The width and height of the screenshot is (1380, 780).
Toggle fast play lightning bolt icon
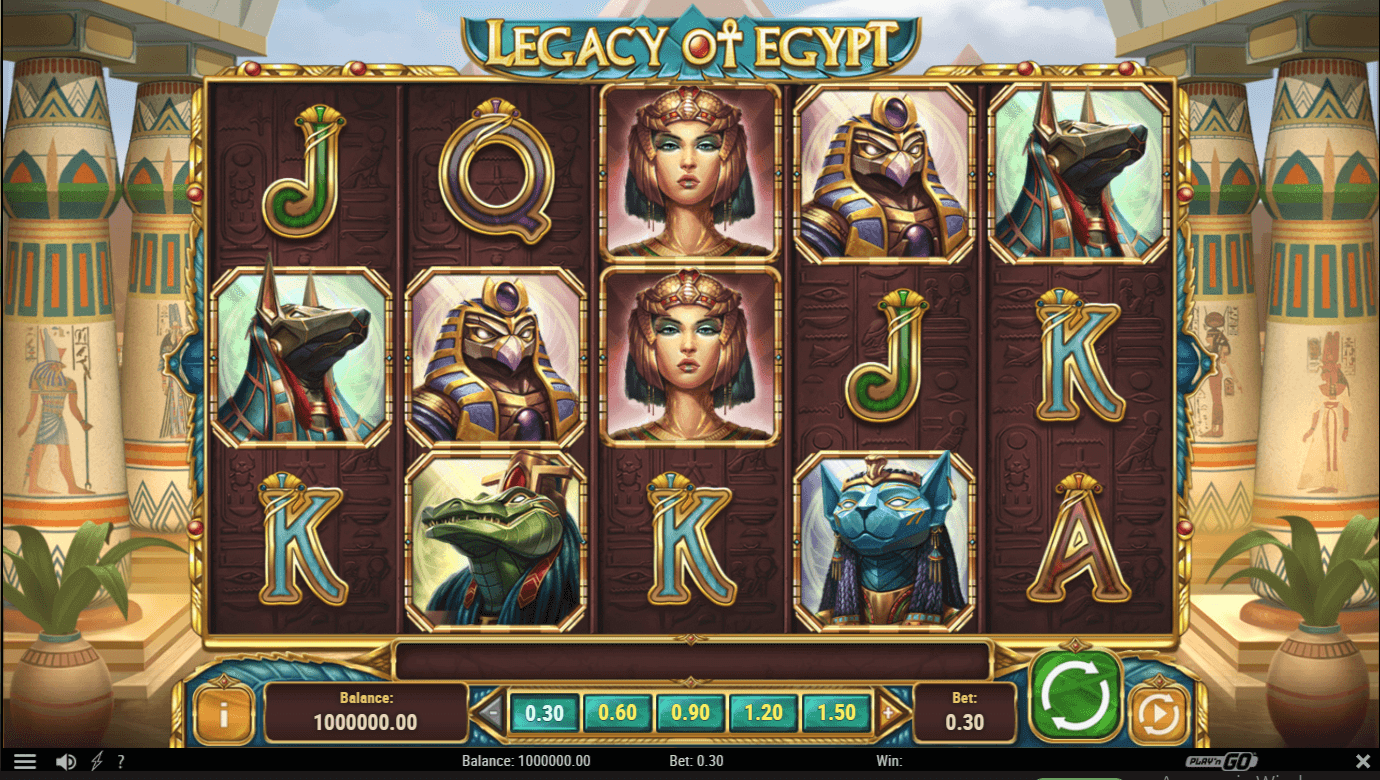pos(96,762)
